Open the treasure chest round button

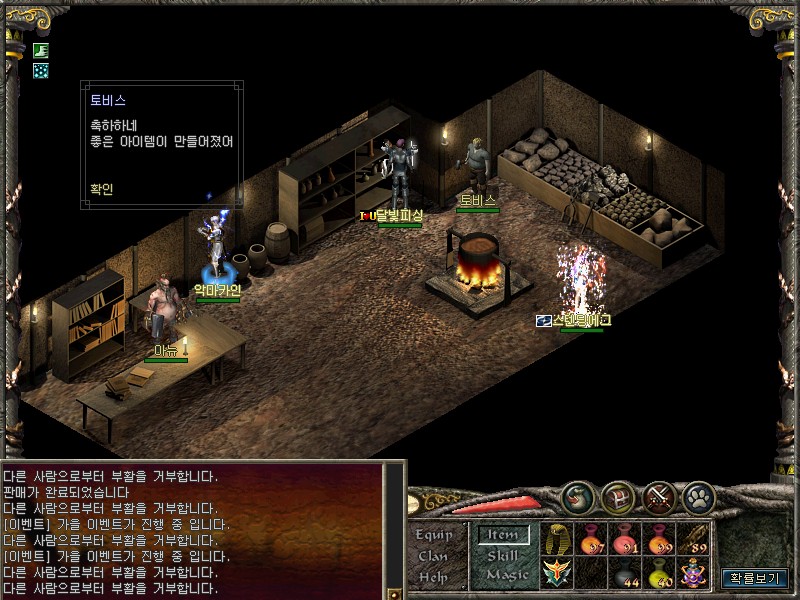pyautogui.click(x=618, y=498)
